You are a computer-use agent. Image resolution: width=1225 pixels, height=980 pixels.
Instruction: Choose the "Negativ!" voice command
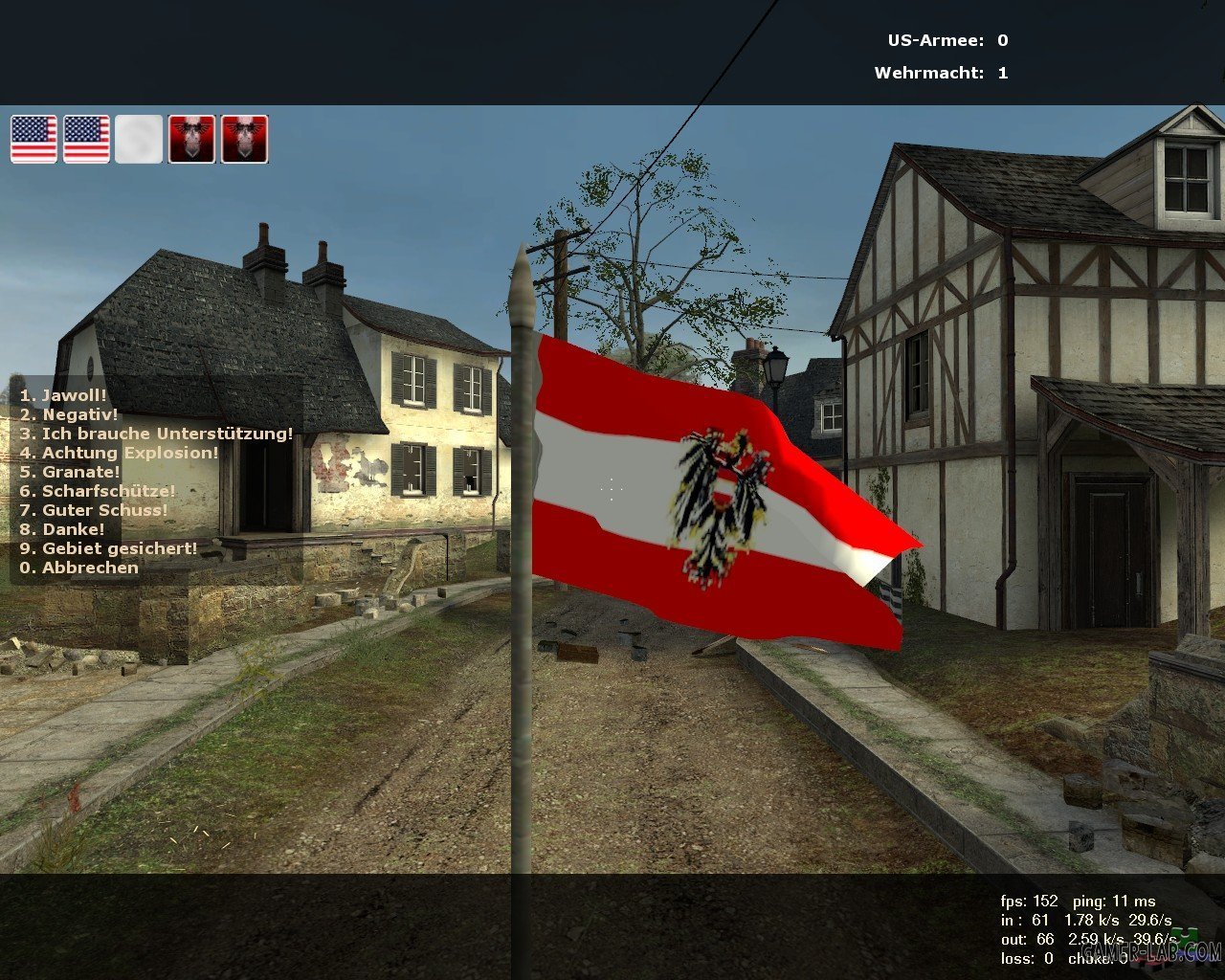(69, 414)
